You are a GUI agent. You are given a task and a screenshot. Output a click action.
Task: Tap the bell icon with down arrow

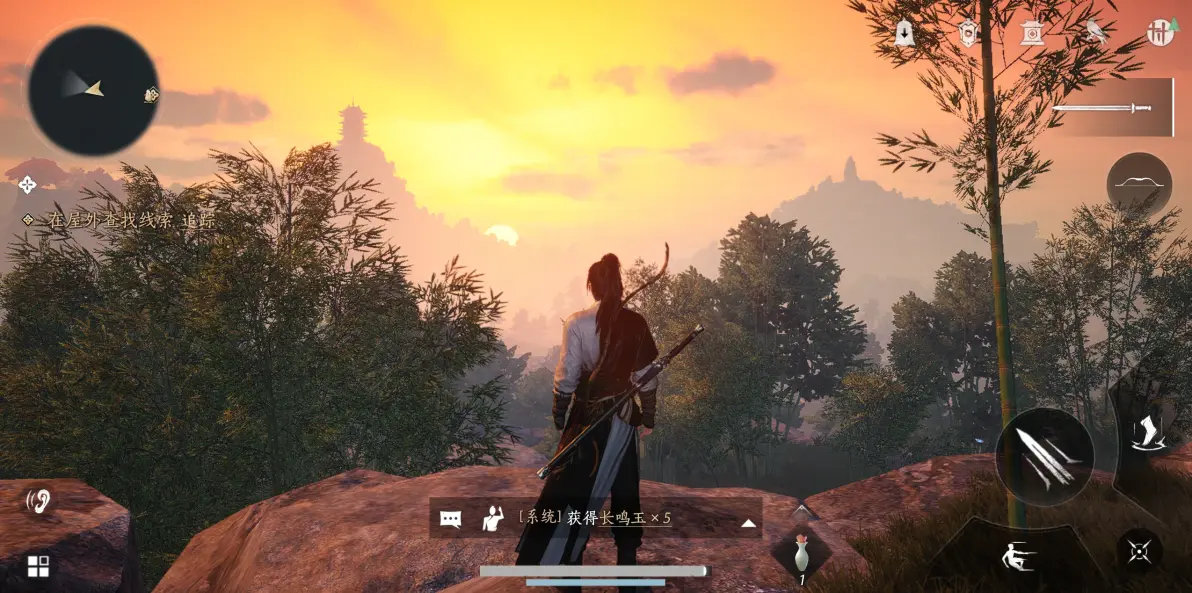905,33
